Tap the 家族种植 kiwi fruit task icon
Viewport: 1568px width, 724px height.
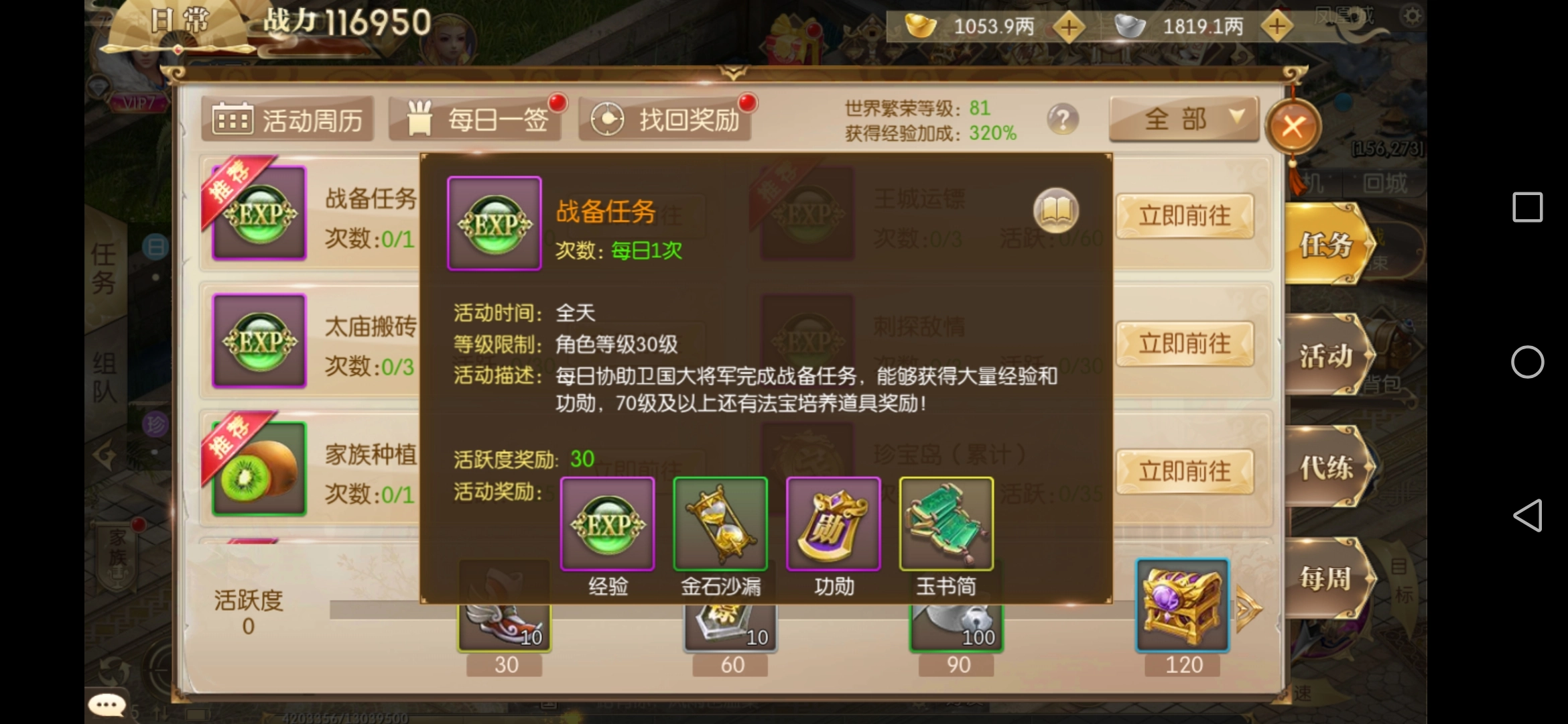tap(259, 467)
